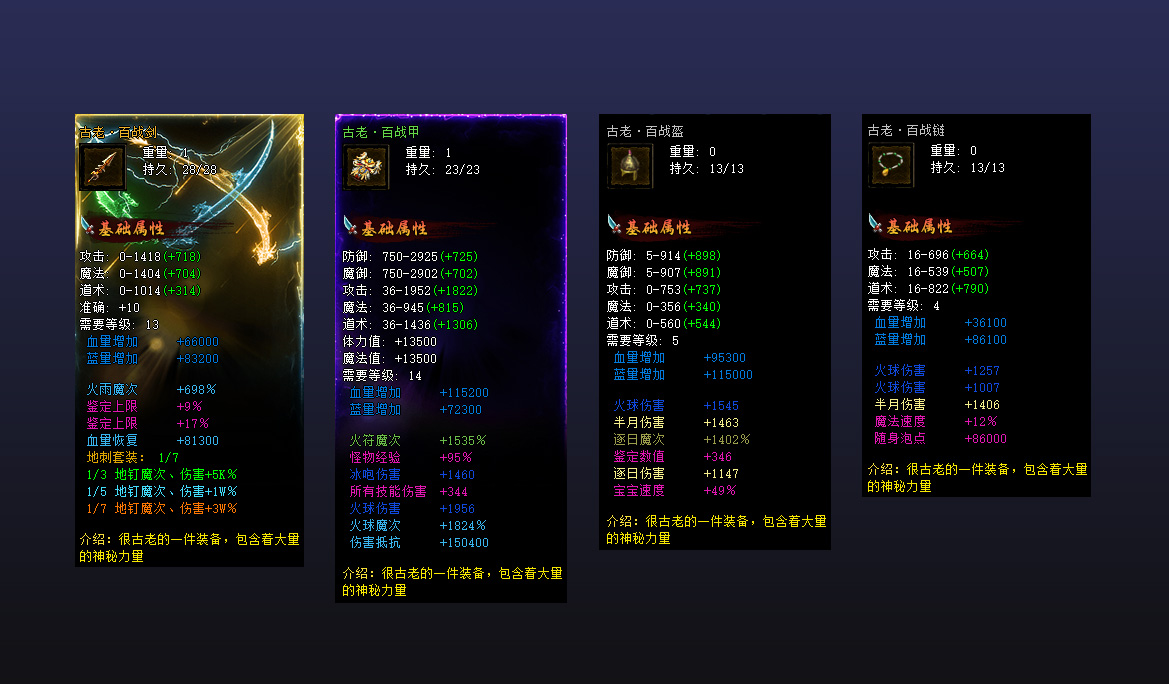Pick the 百战链 necklace item icon
This screenshot has height=684, width=1169.
tap(892, 165)
